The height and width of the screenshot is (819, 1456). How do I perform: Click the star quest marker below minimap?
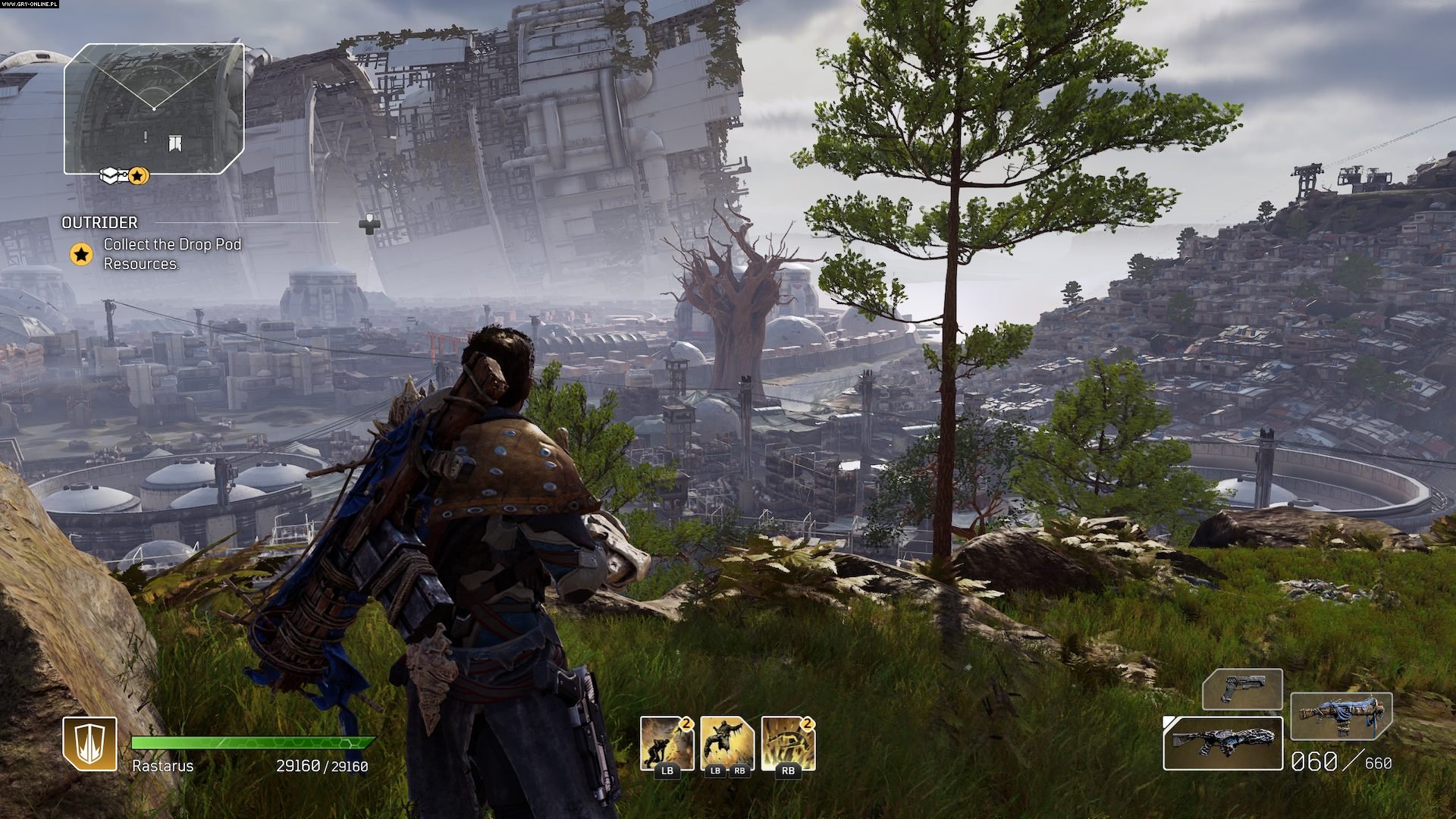[138, 176]
